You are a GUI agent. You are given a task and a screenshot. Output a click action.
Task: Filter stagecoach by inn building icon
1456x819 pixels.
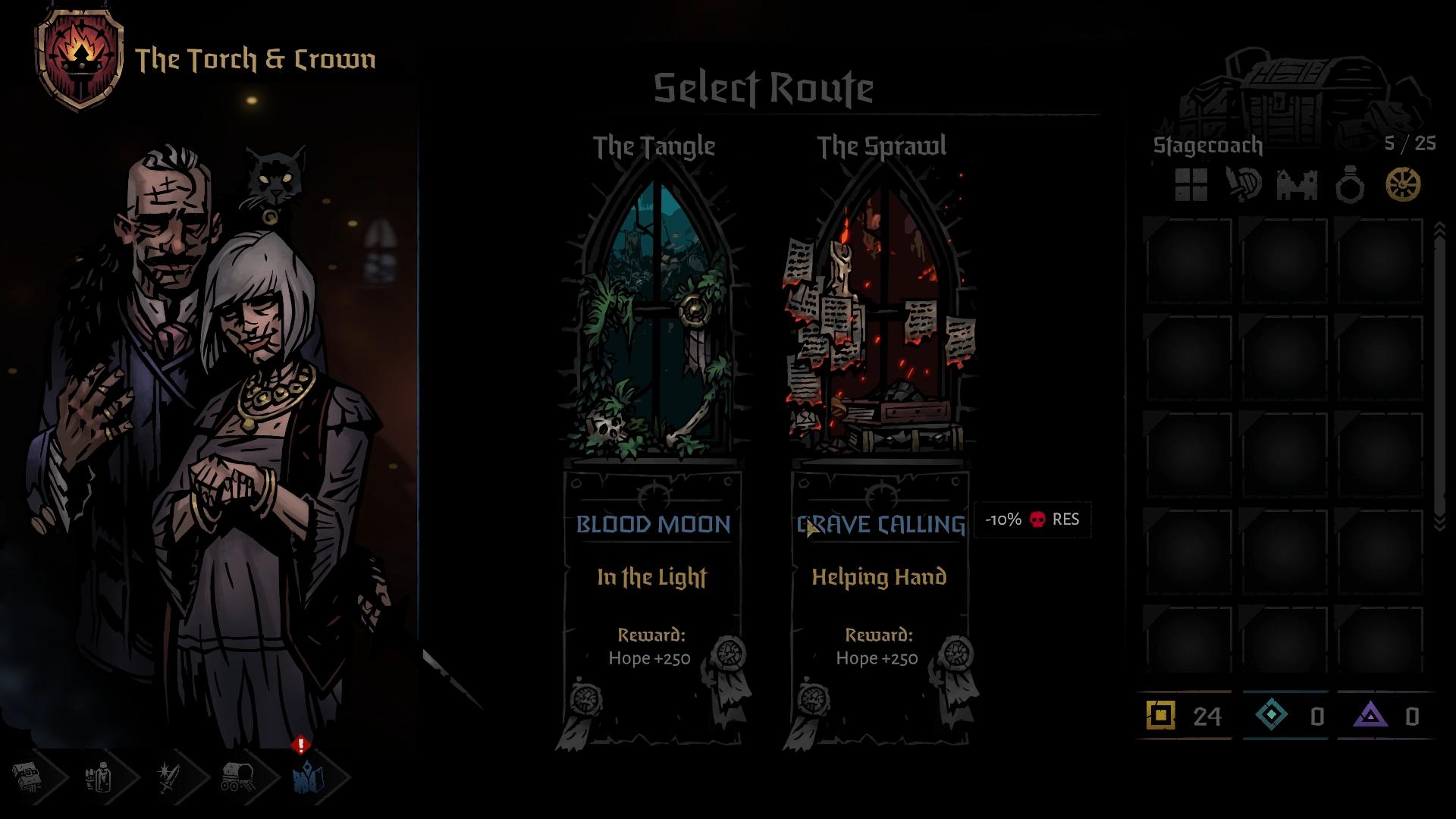tap(1297, 185)
